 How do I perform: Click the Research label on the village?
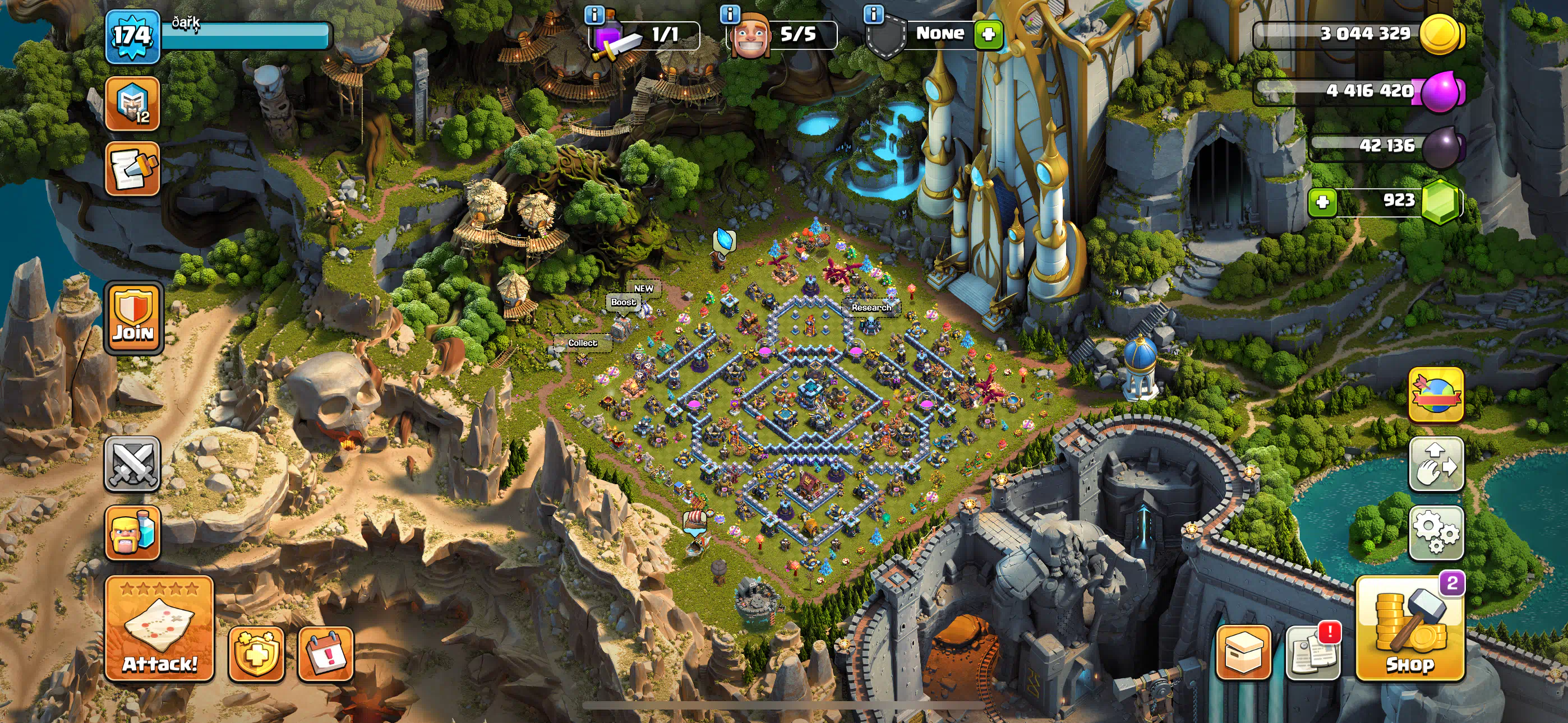pos(871,308)
